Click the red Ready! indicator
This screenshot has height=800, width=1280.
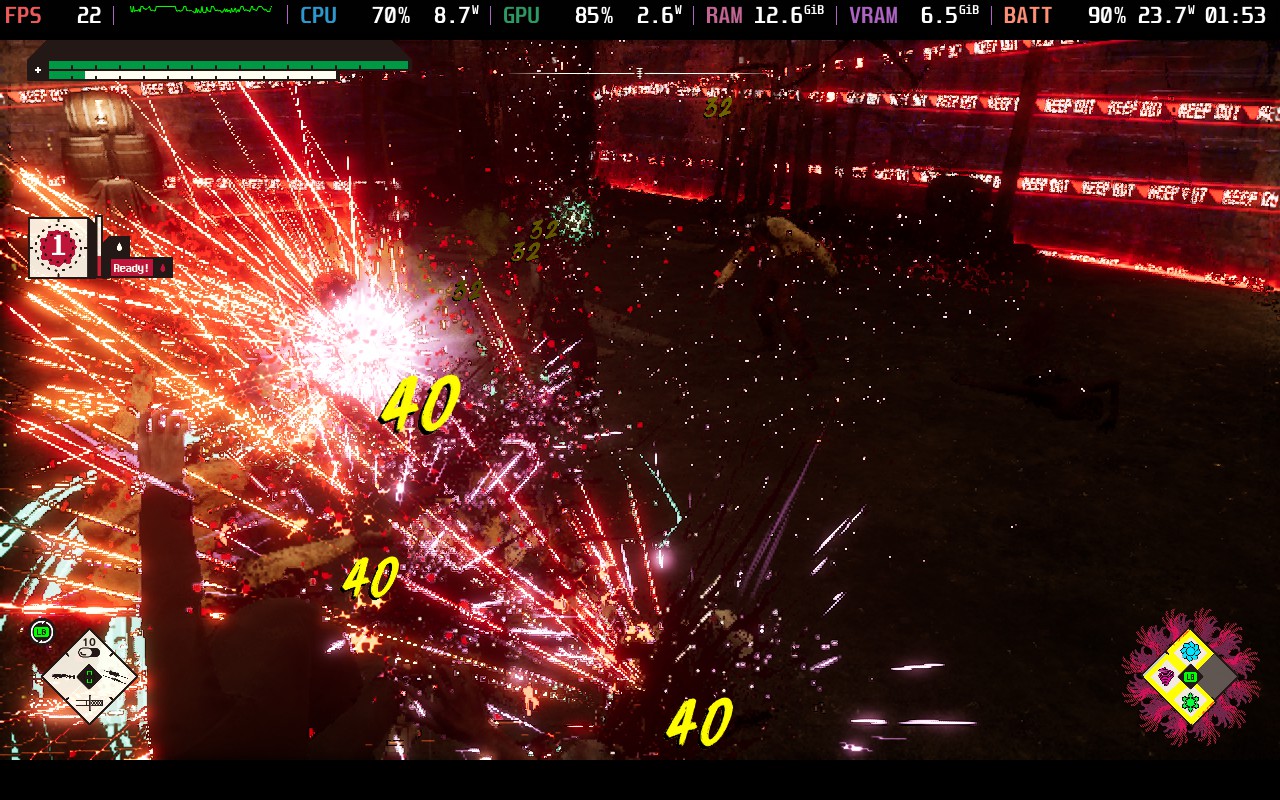point(131,268)
